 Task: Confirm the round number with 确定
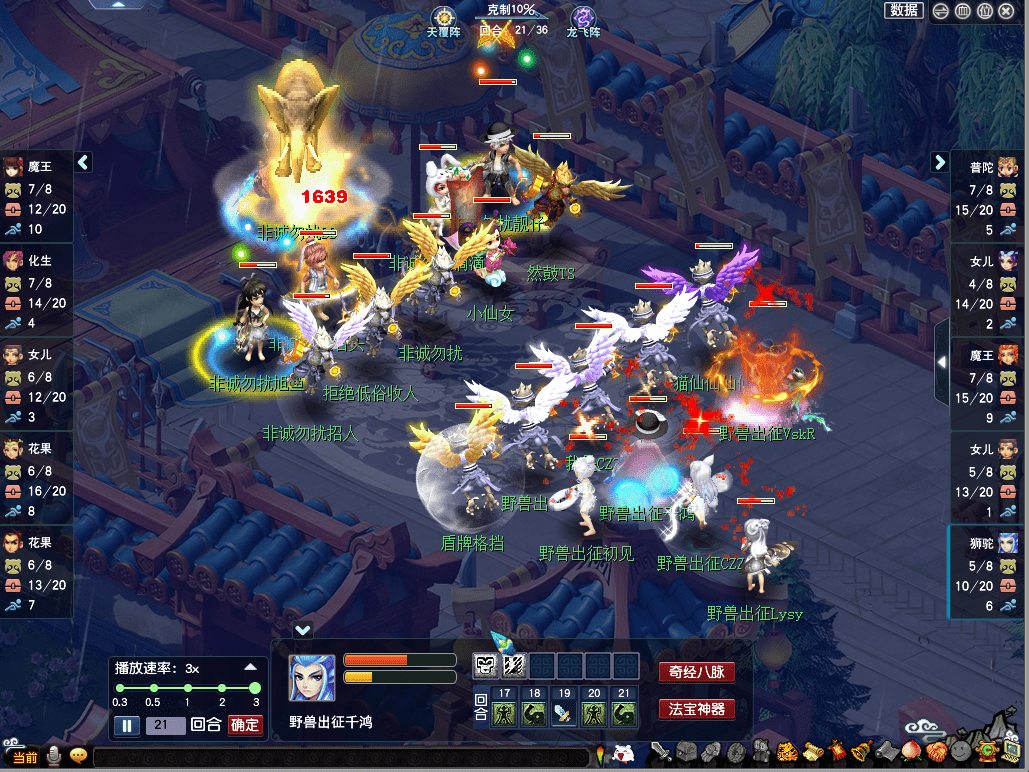pyautogui.click(x=245, y=726)
